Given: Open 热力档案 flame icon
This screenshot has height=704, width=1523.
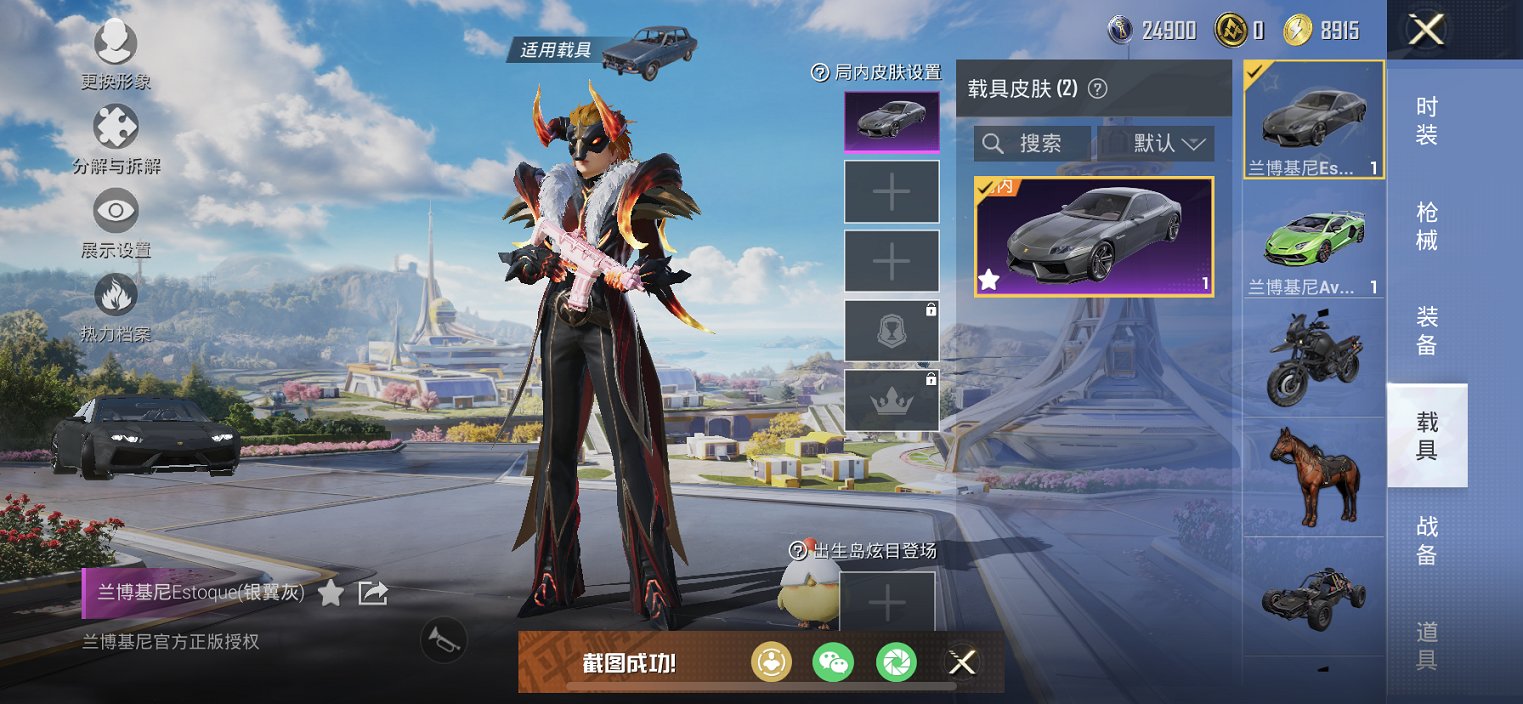Looking at the screenshot, I should 115,297.
